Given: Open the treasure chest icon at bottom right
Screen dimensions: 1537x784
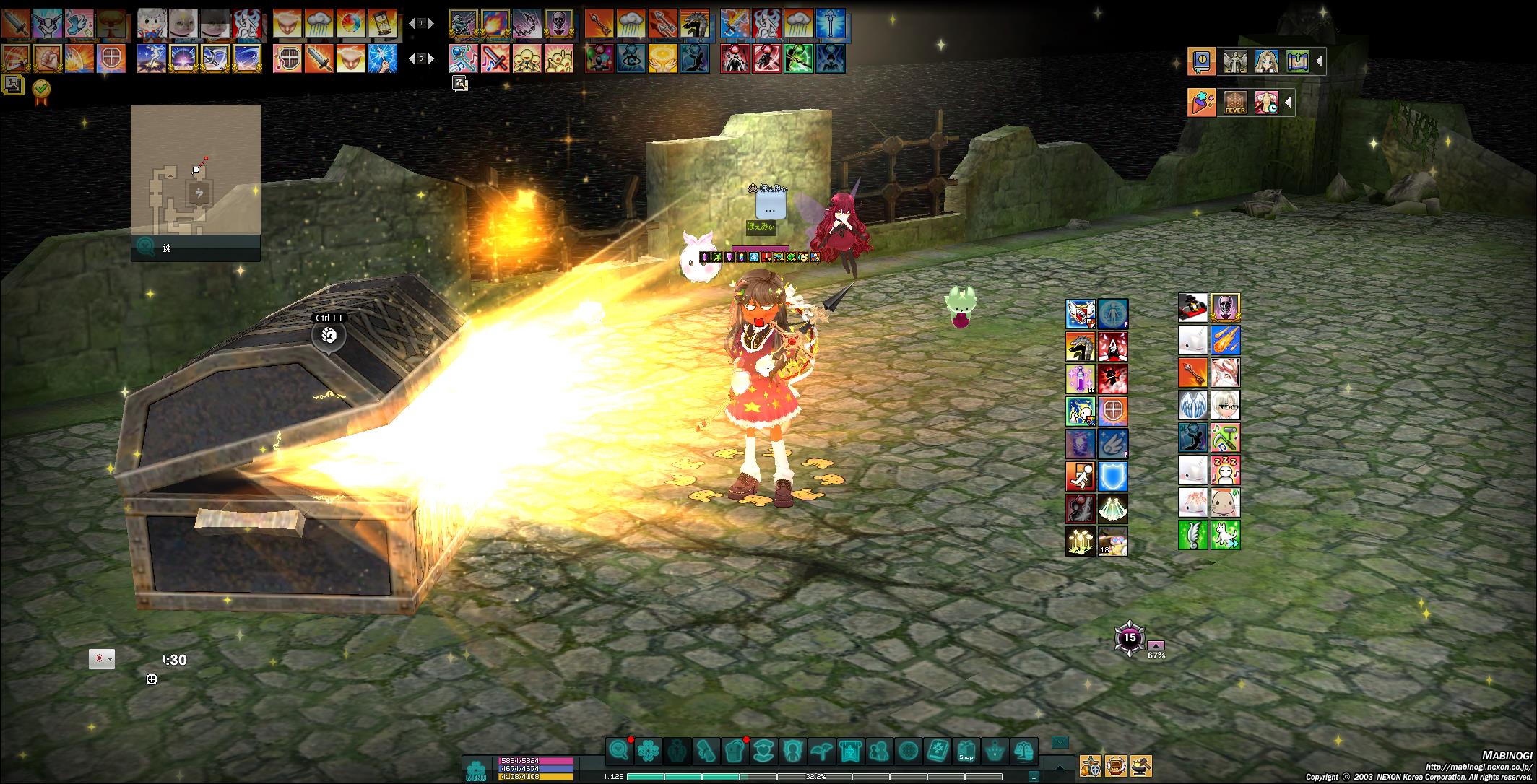Looking at the screenshot, I should pyautogui.click(x=1116, y=765).
